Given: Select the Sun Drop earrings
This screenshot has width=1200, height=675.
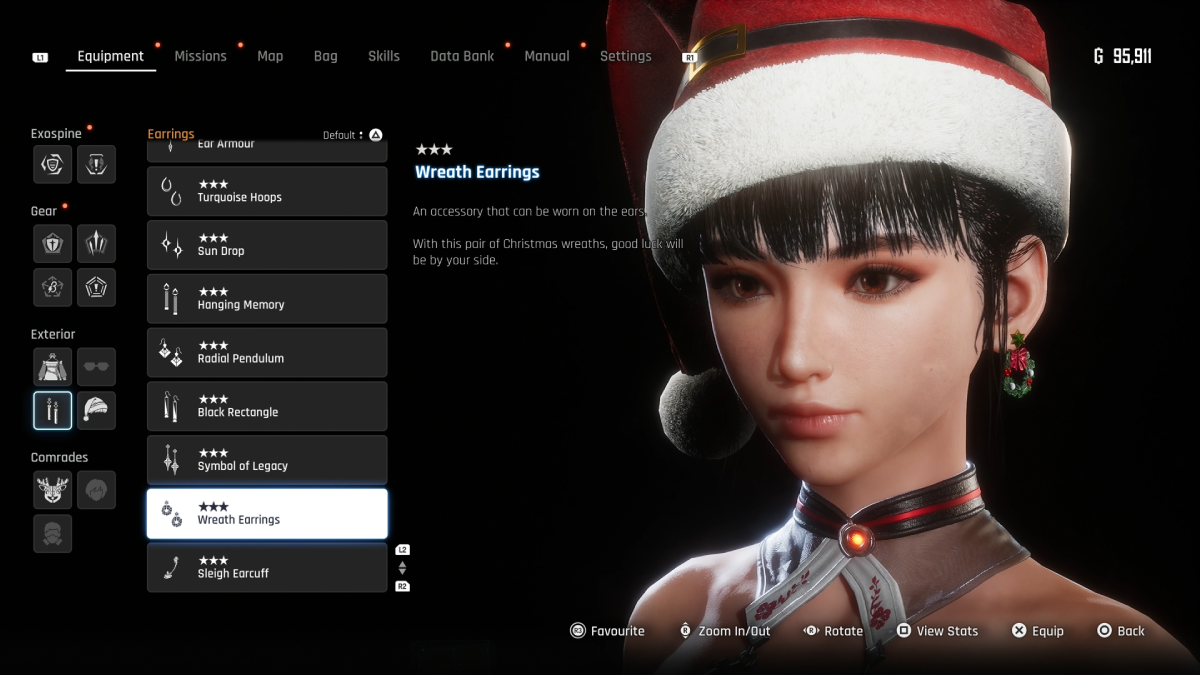Looking at the screenshot, I should pyautogui.click(x=267, y=245).
